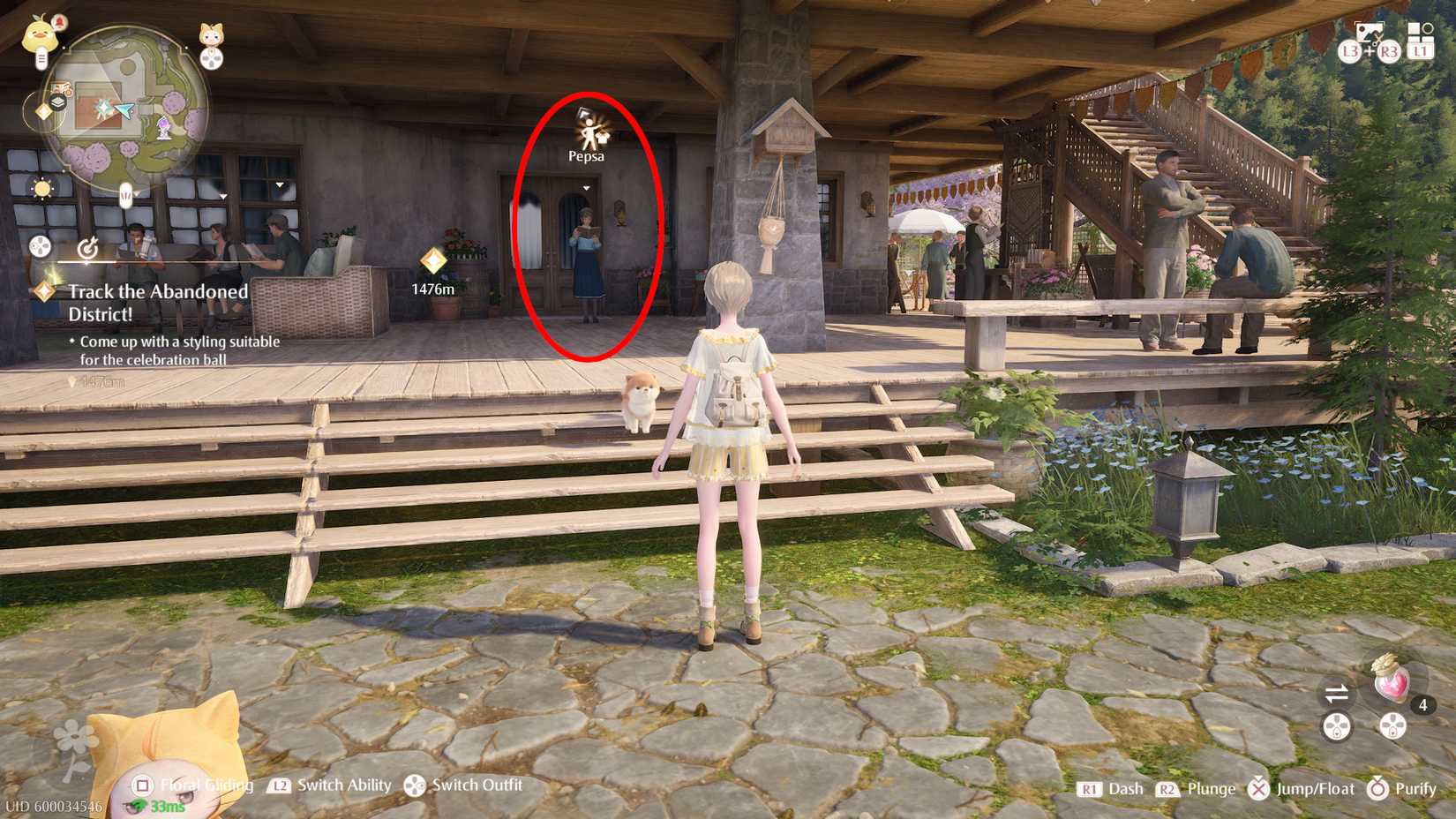
Task: Select the healing potion vial icon
Action: coord(1391,681)
